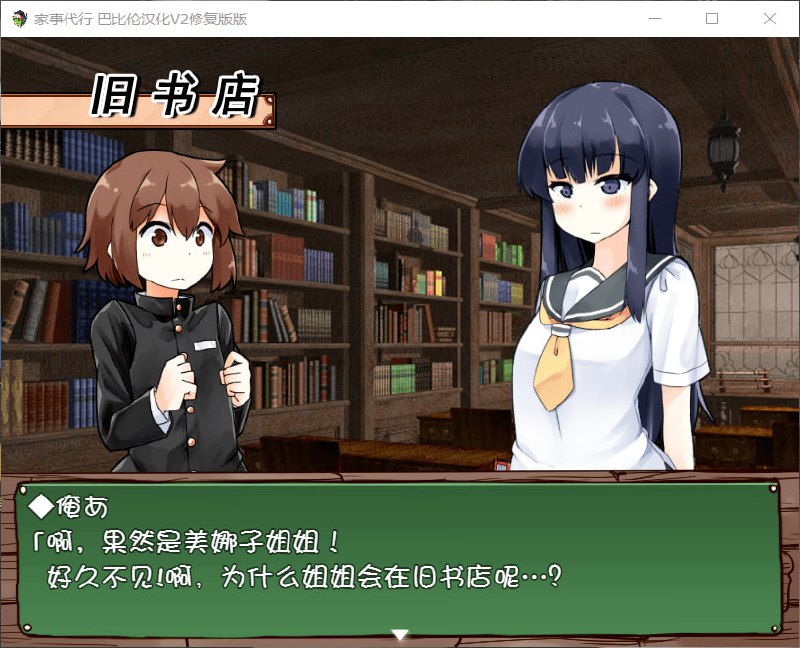This screenshot has width=800, height=648.
Task: Advance dialogue with the white continue arrow
Action: pos(400,634)
